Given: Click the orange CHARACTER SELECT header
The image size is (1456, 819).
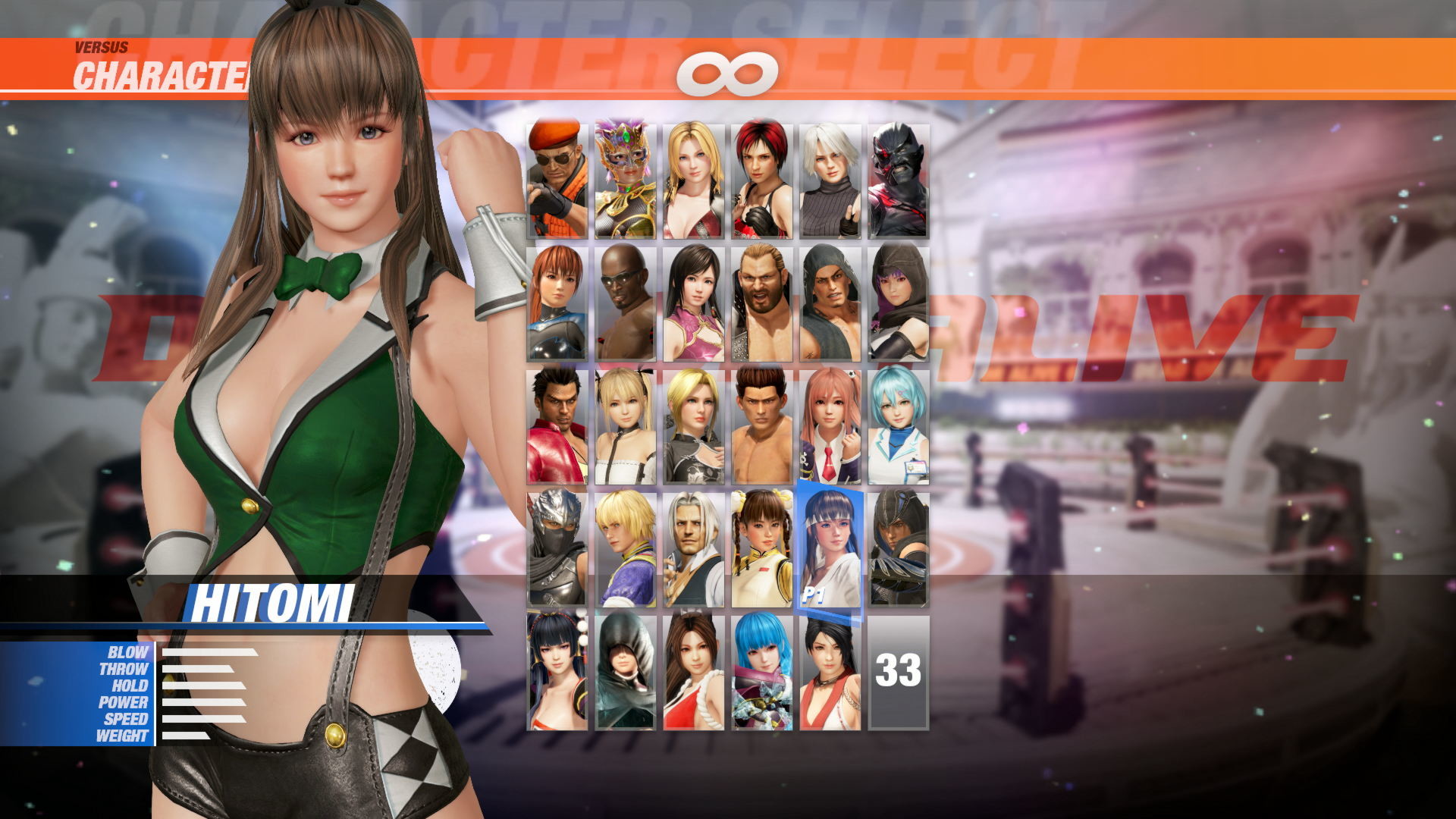Looking at the screenshot, I should (163, 74).
